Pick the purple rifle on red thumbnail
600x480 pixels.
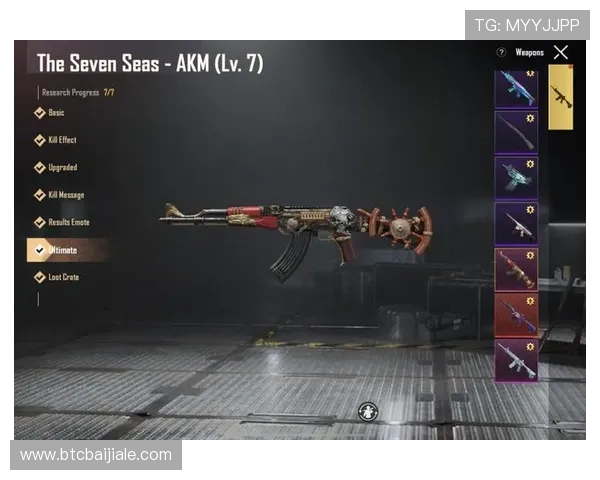[x=516, y=314]
